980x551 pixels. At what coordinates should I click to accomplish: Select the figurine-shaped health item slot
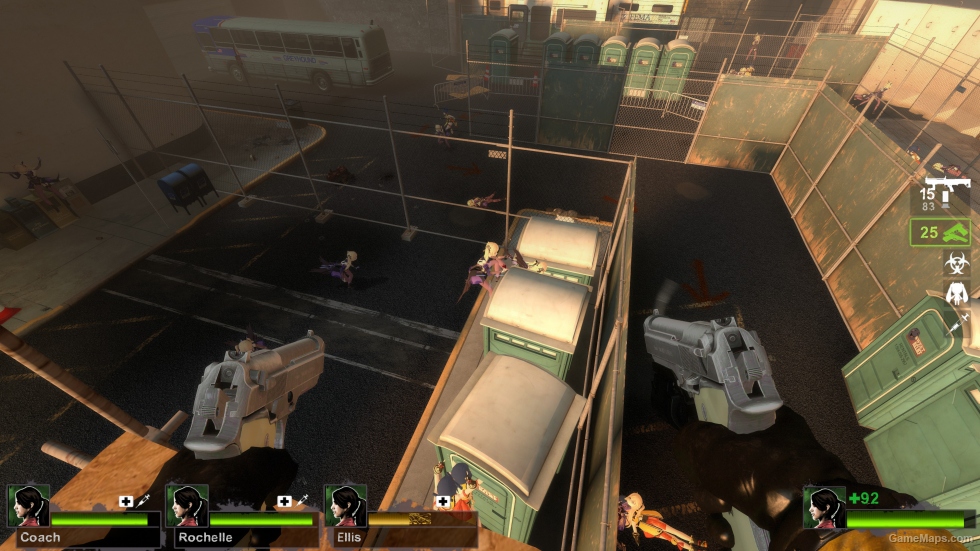point(956,295)
